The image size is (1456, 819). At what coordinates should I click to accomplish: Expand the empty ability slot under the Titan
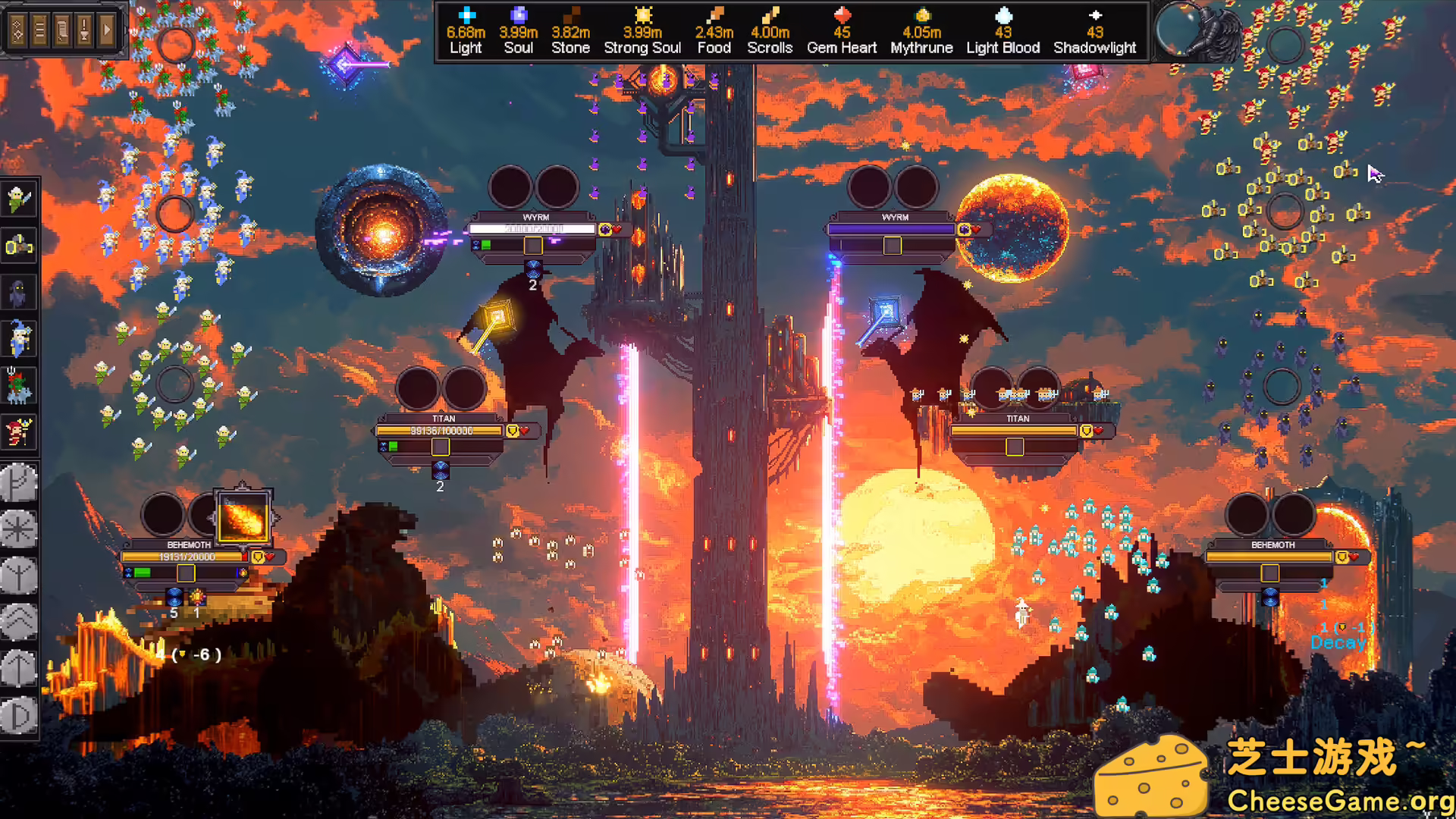point(441,447)
